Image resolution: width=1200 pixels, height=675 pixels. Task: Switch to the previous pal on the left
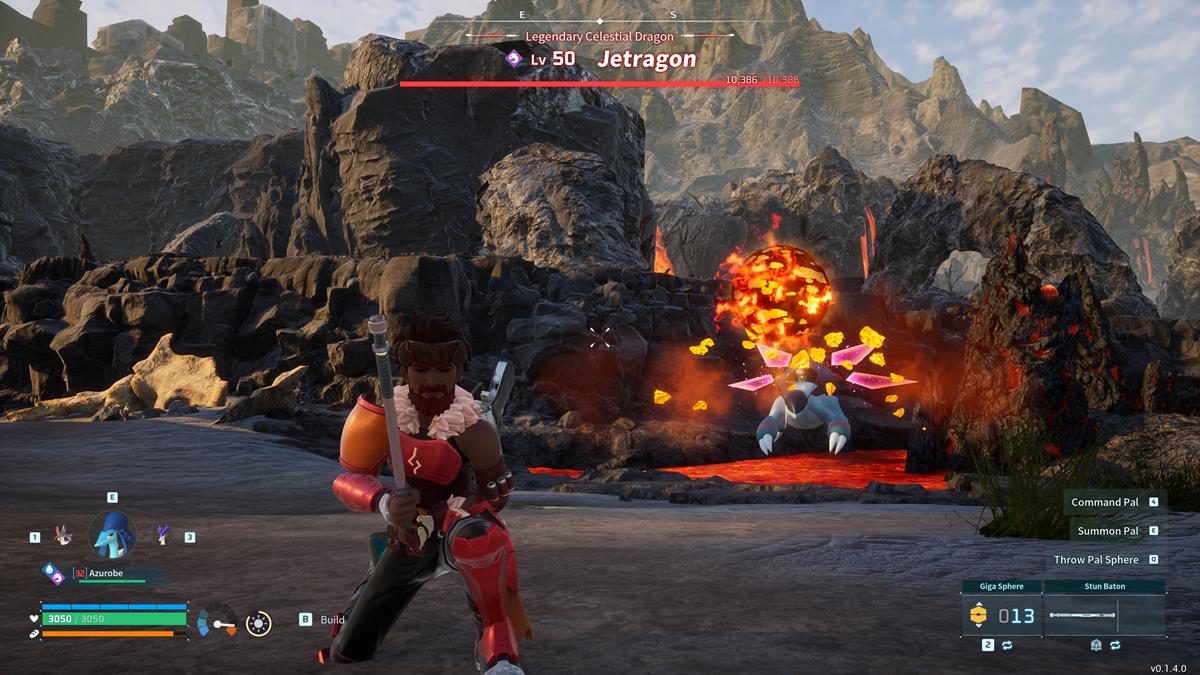pos(61,537)
